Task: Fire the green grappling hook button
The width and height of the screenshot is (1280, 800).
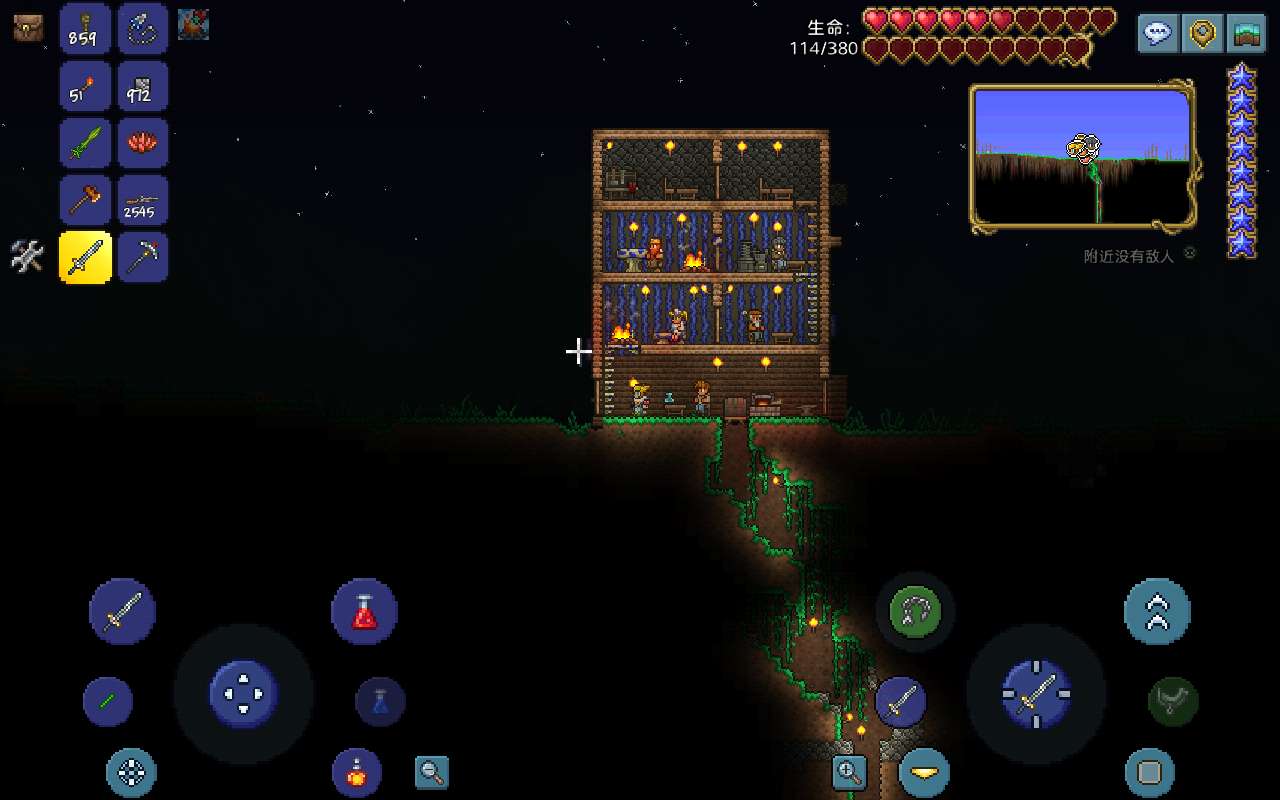Action: pos(915,611)
